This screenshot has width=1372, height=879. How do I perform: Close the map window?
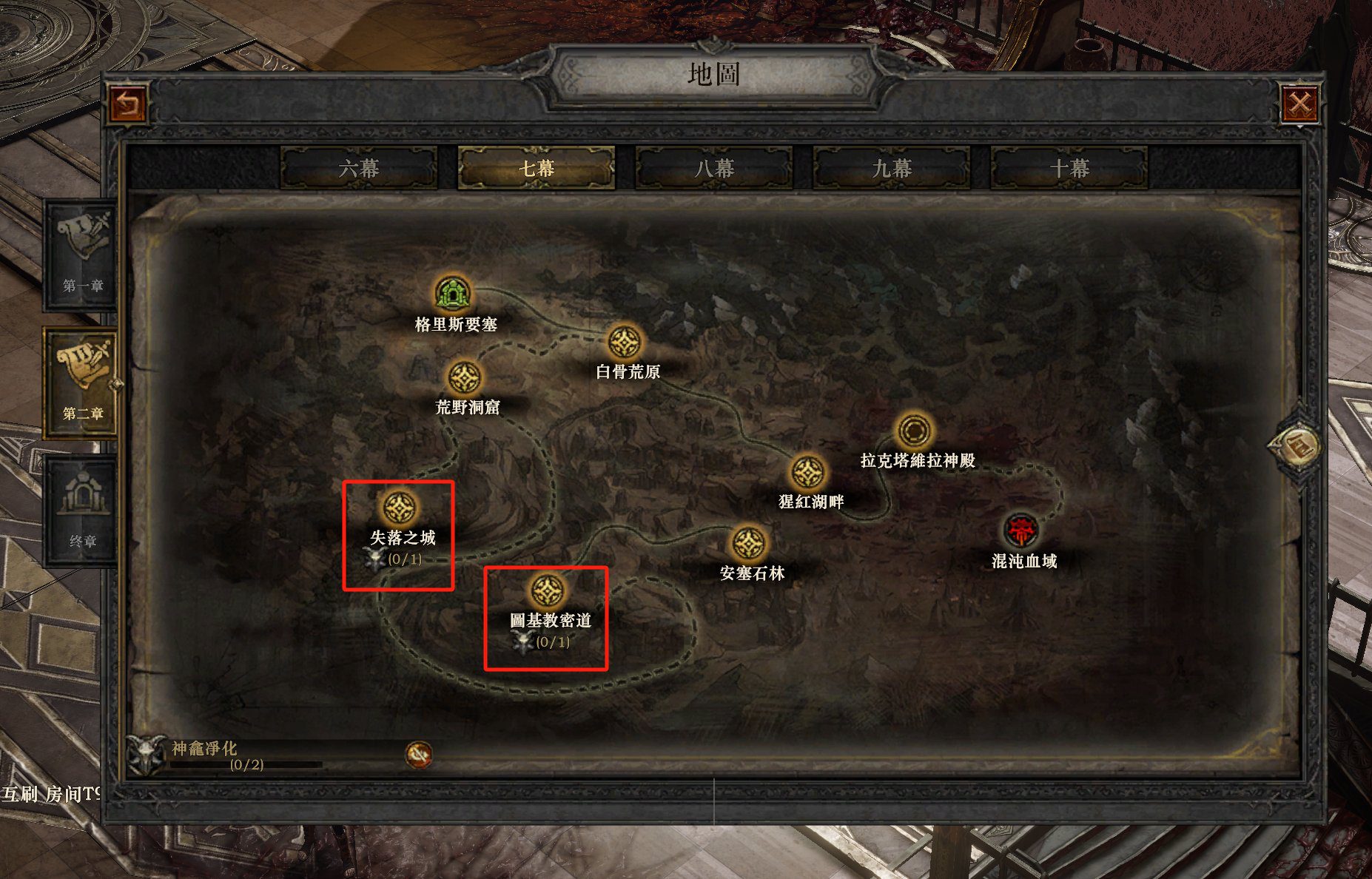[x=1300, y=104]
